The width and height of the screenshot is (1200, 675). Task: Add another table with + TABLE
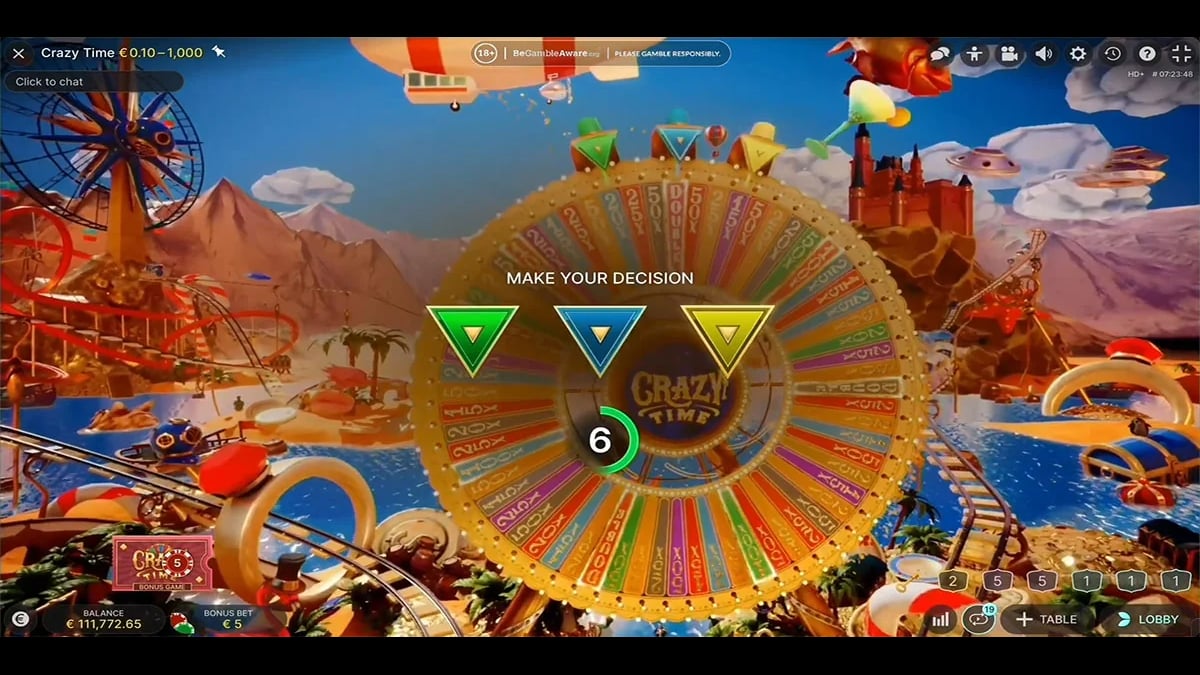tap(1047, 619)
